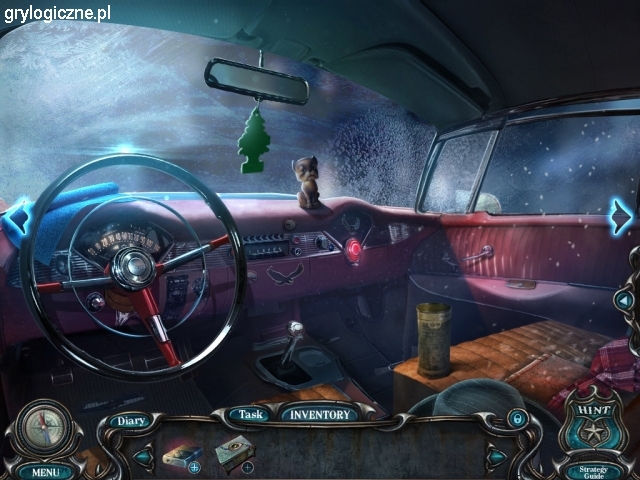Navigate to the left scene arrow
Screen dimensions: 640x480
(x=17, y=217)
